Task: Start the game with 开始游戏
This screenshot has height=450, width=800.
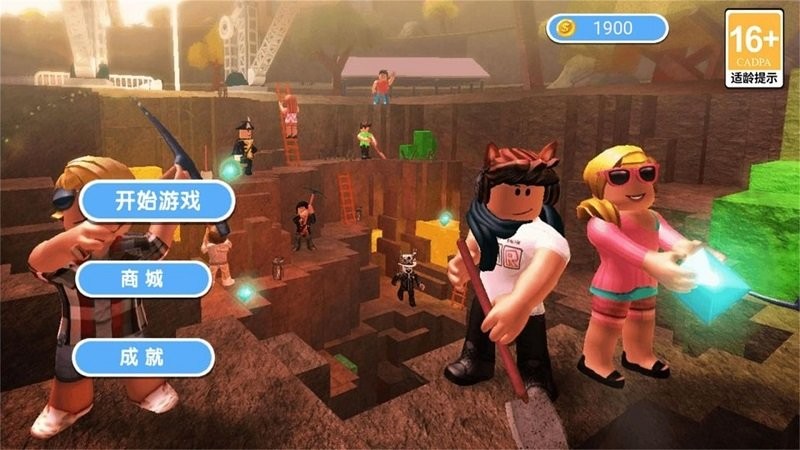Action: point(157,201)
